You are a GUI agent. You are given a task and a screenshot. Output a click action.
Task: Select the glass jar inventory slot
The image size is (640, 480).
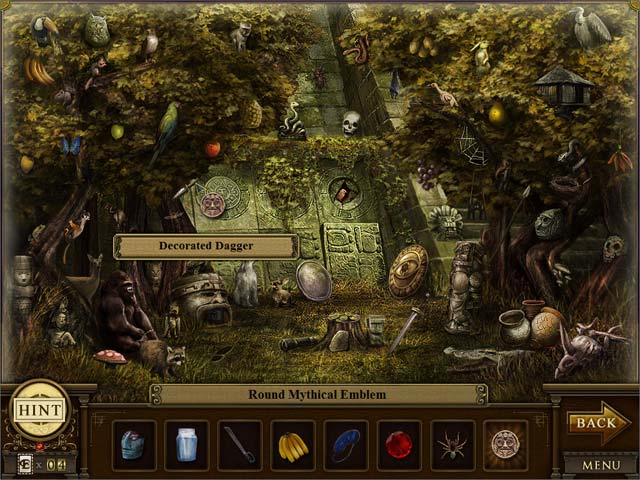pos(187,445)
